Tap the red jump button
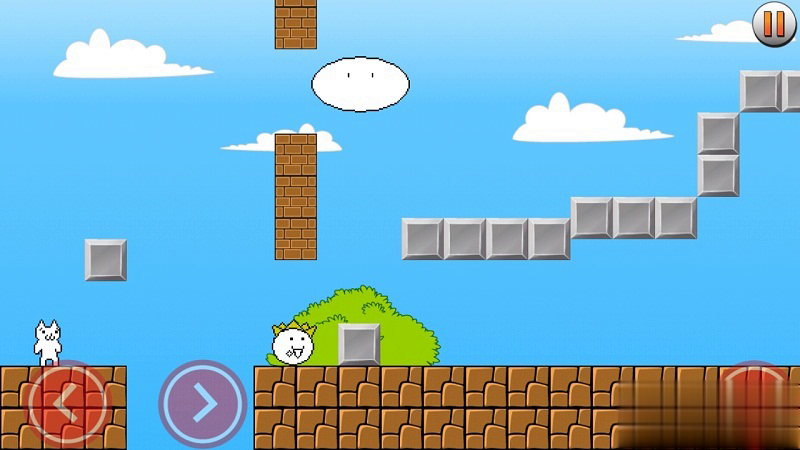The image size is (800, 450). [x=757, y=404]
